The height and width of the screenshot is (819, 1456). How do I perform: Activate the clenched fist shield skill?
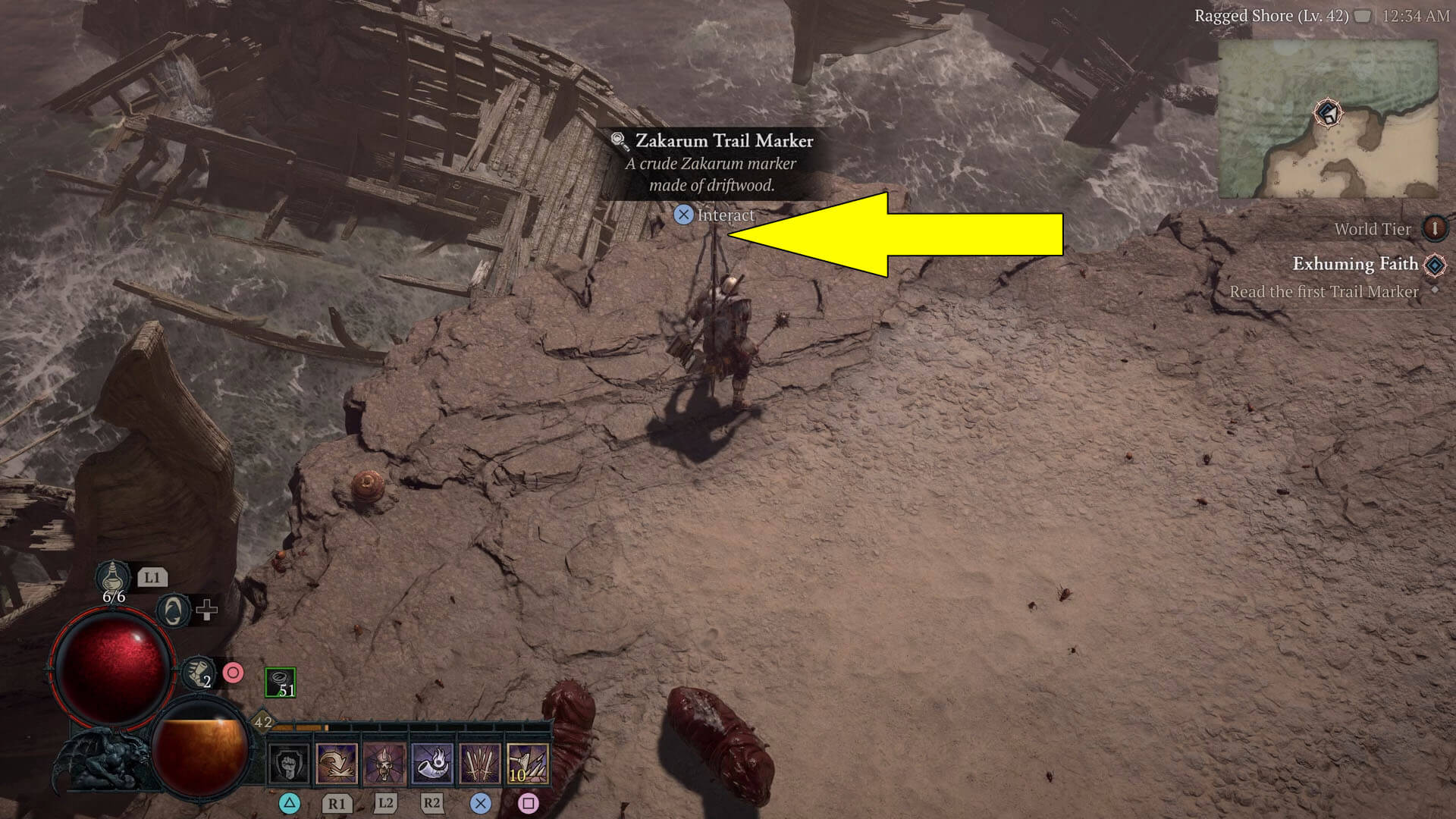[290, 764]
